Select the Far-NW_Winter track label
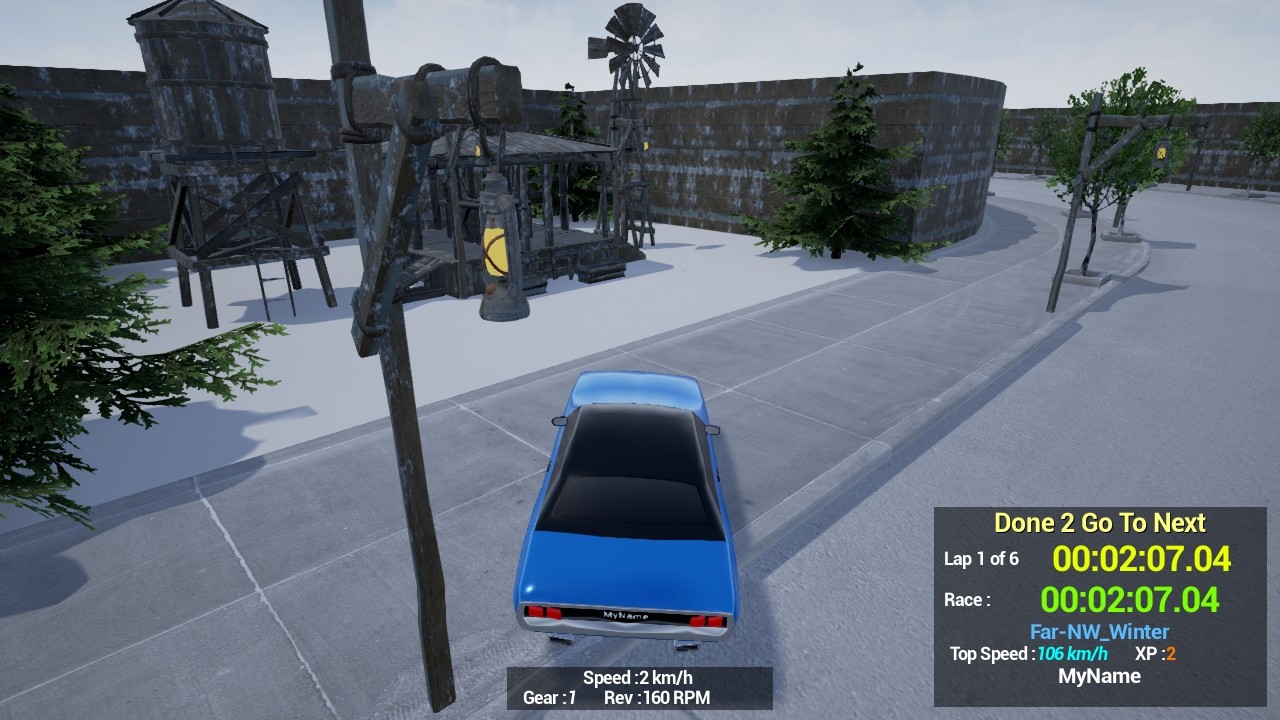The image size is (1280, 720). coord(1100,631)
